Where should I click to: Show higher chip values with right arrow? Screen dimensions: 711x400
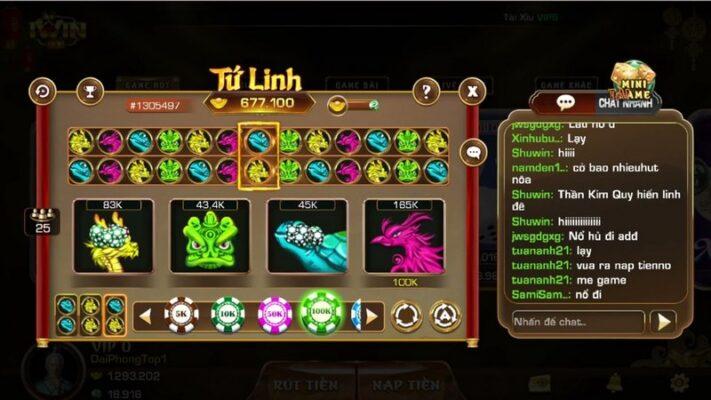[371, 317]
